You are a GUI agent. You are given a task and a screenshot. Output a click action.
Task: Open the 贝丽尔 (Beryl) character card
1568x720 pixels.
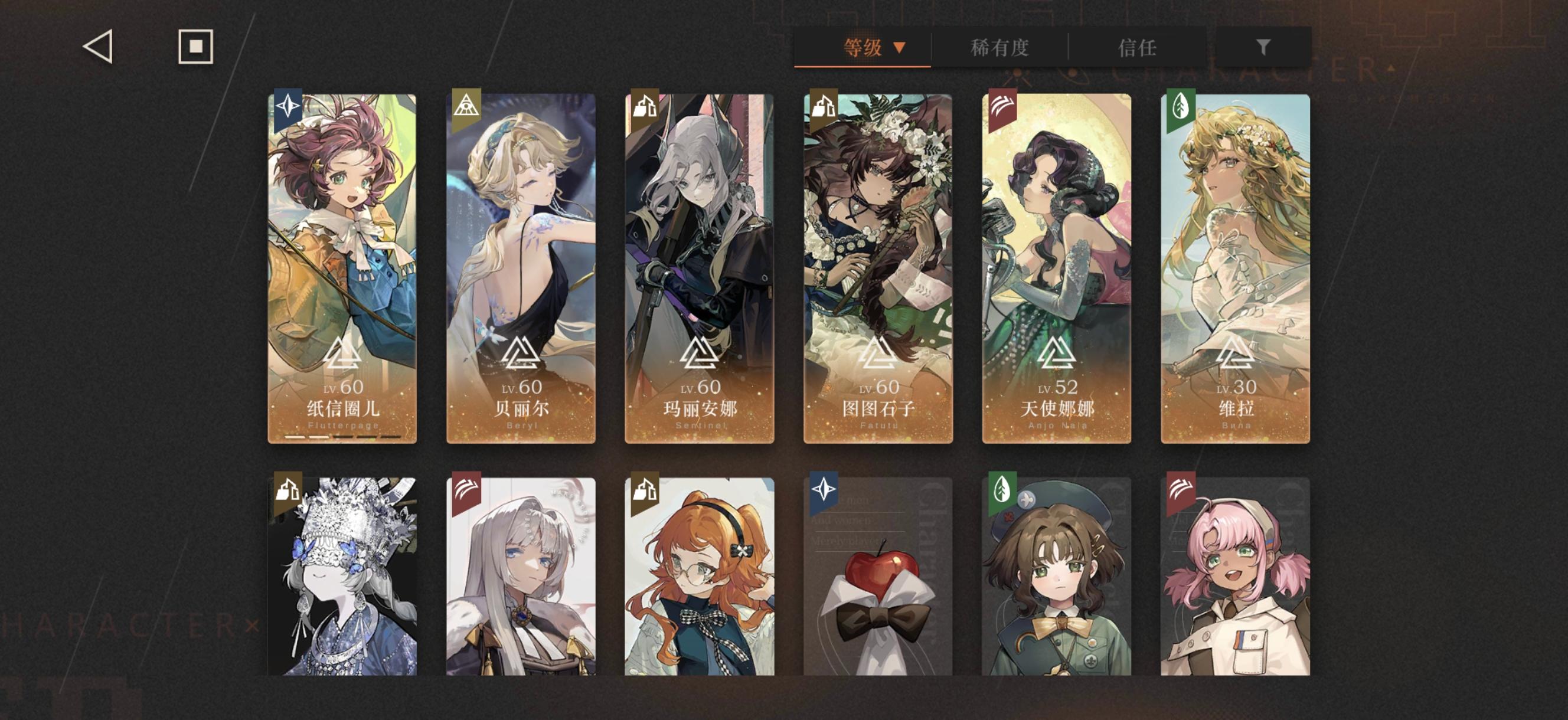pos(521,268)
